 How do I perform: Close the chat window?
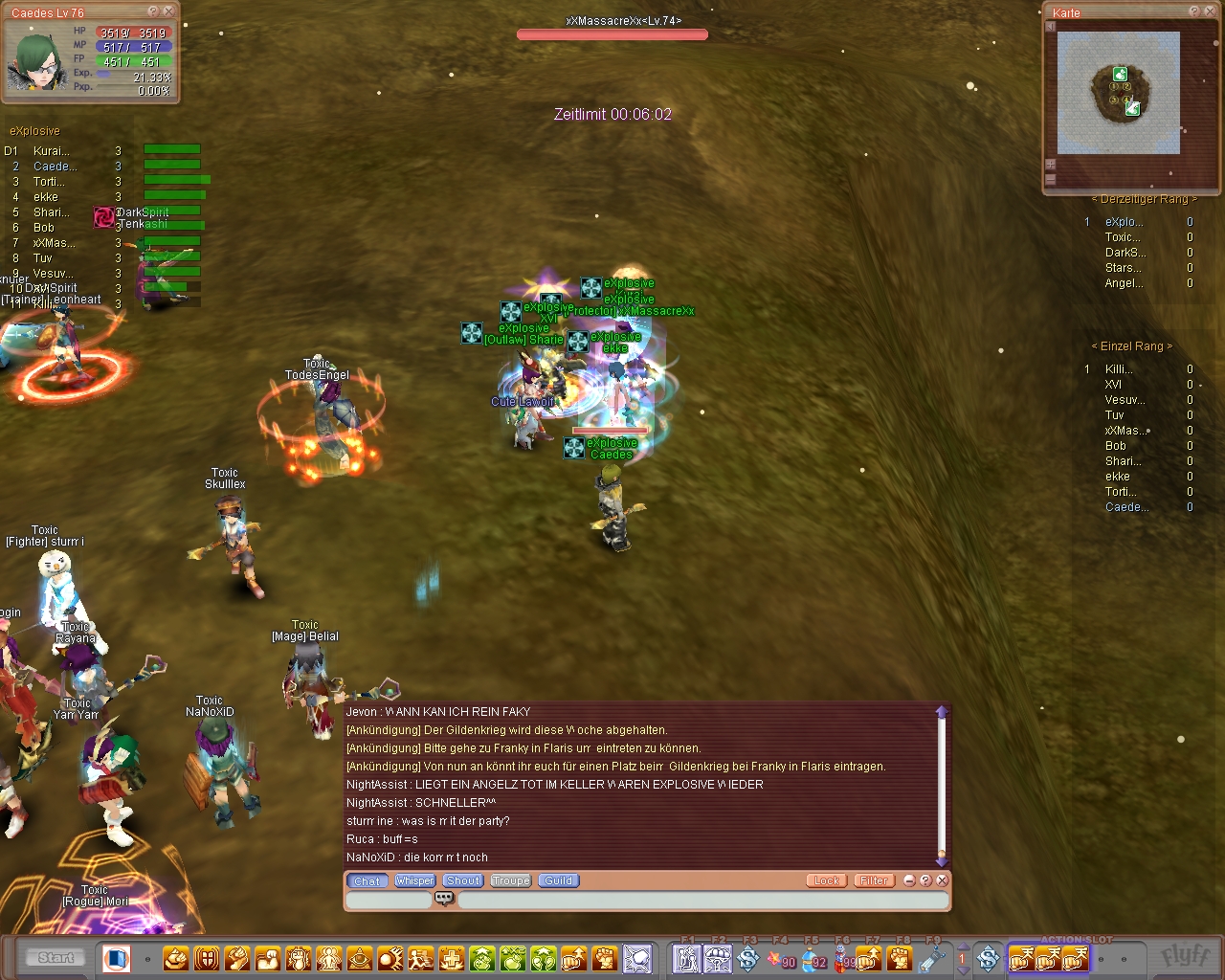pos(942,880)
